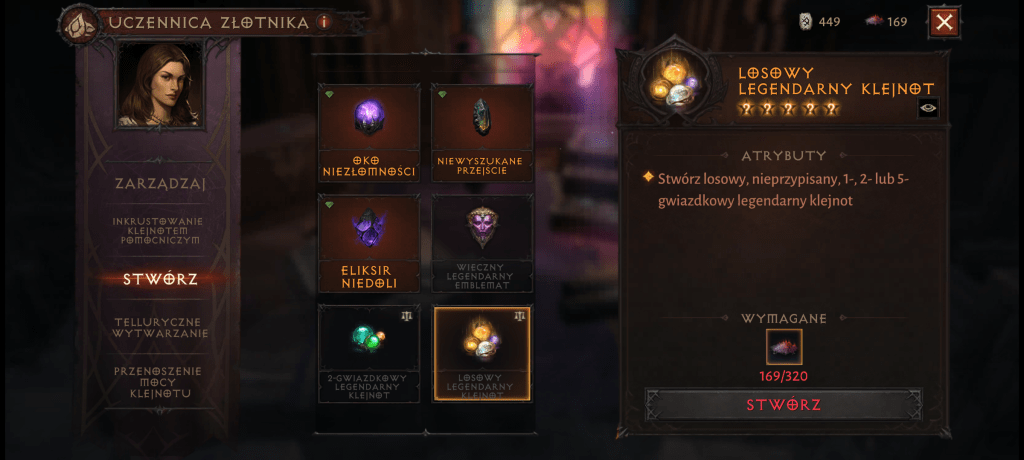Viewport: 1024px width, 460px height.
Task: Switch to the Zarządzaj tab
Action: click(160, 183)
